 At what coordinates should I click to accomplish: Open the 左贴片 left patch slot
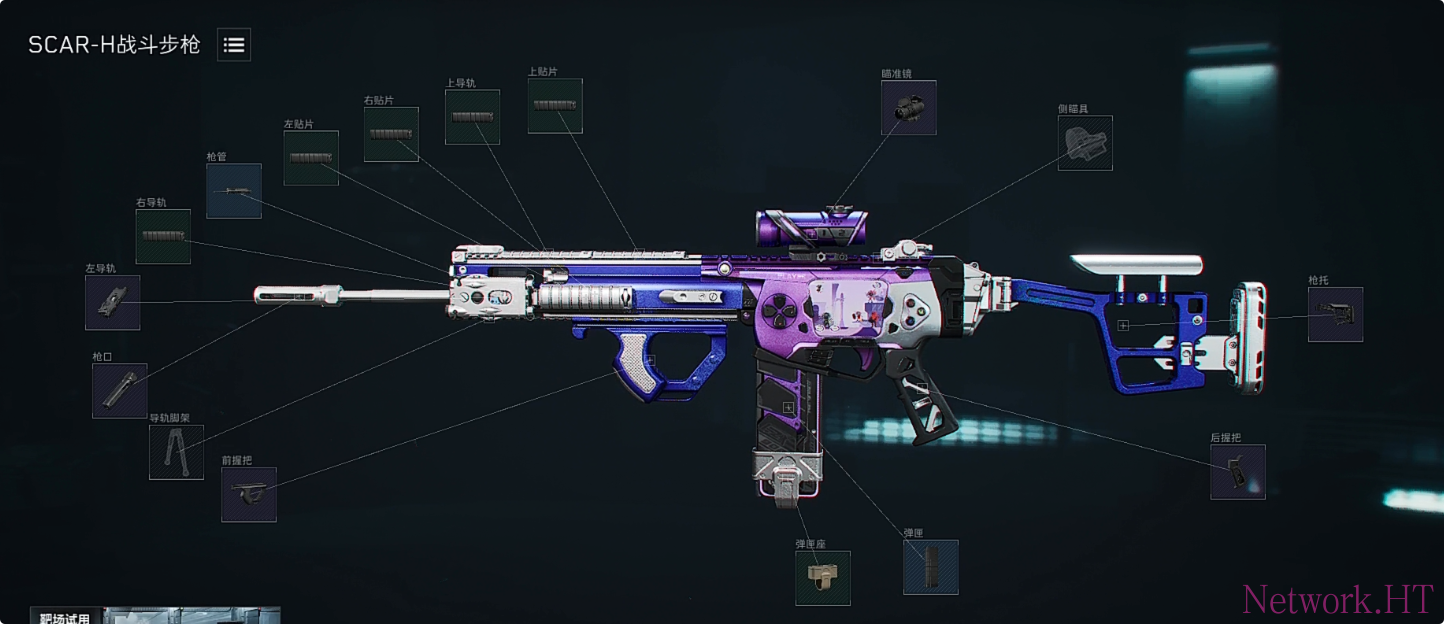[x=311, y=158]
